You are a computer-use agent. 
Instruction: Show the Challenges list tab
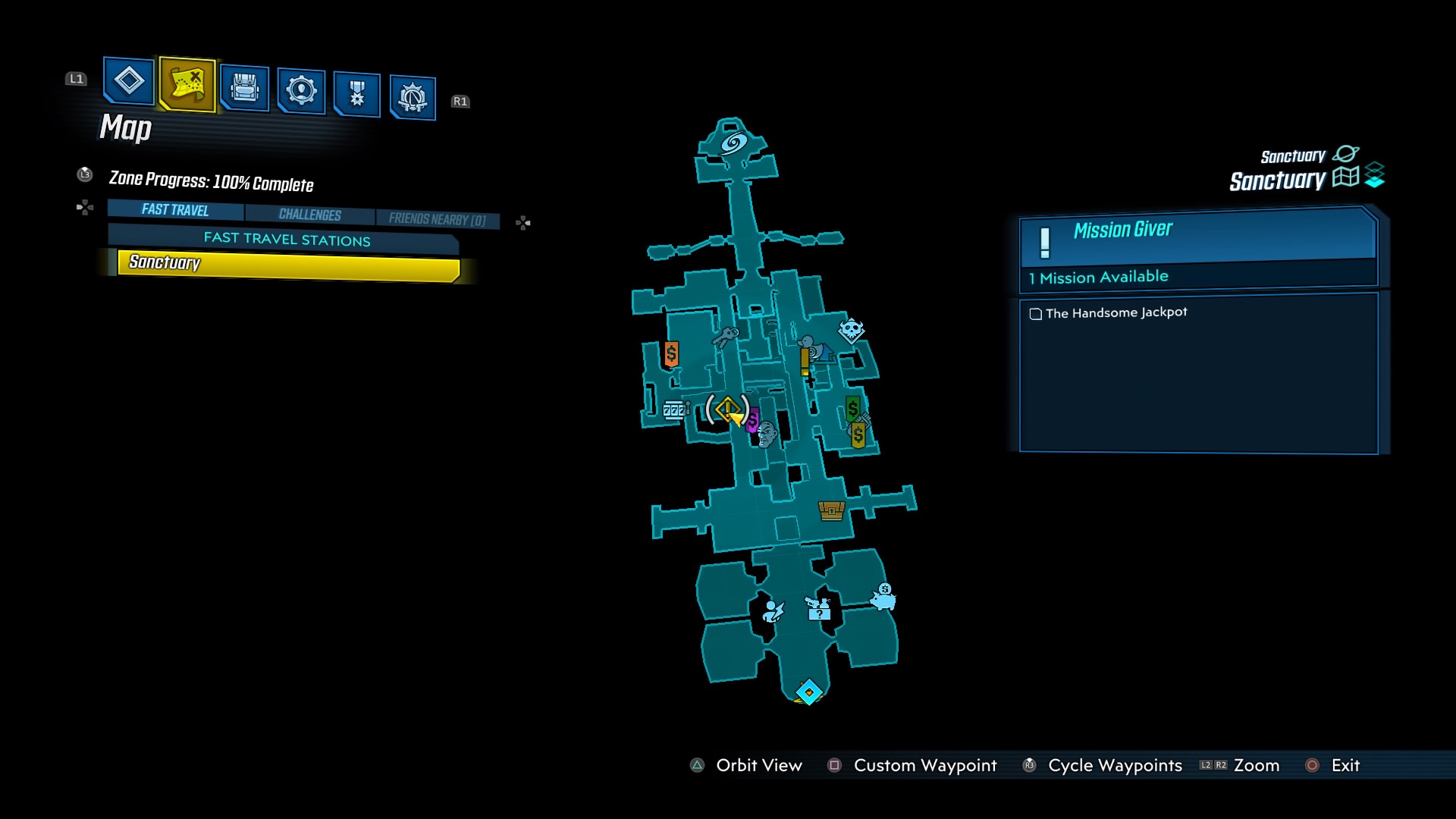click(309, 215)
